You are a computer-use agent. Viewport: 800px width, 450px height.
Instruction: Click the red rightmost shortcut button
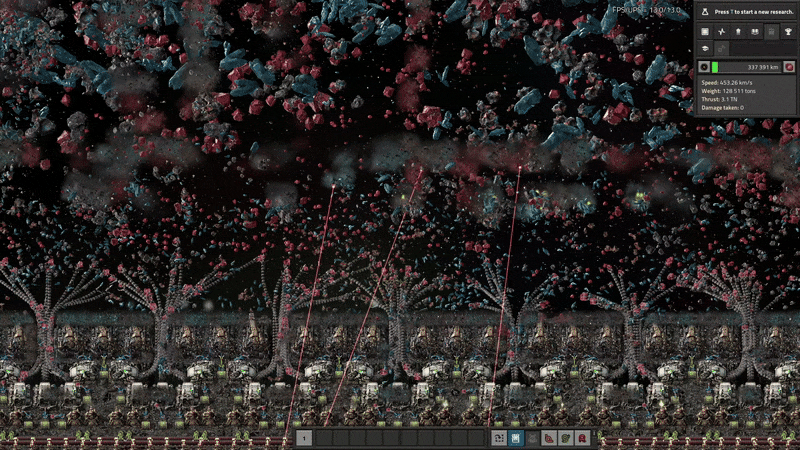[582, 438]
